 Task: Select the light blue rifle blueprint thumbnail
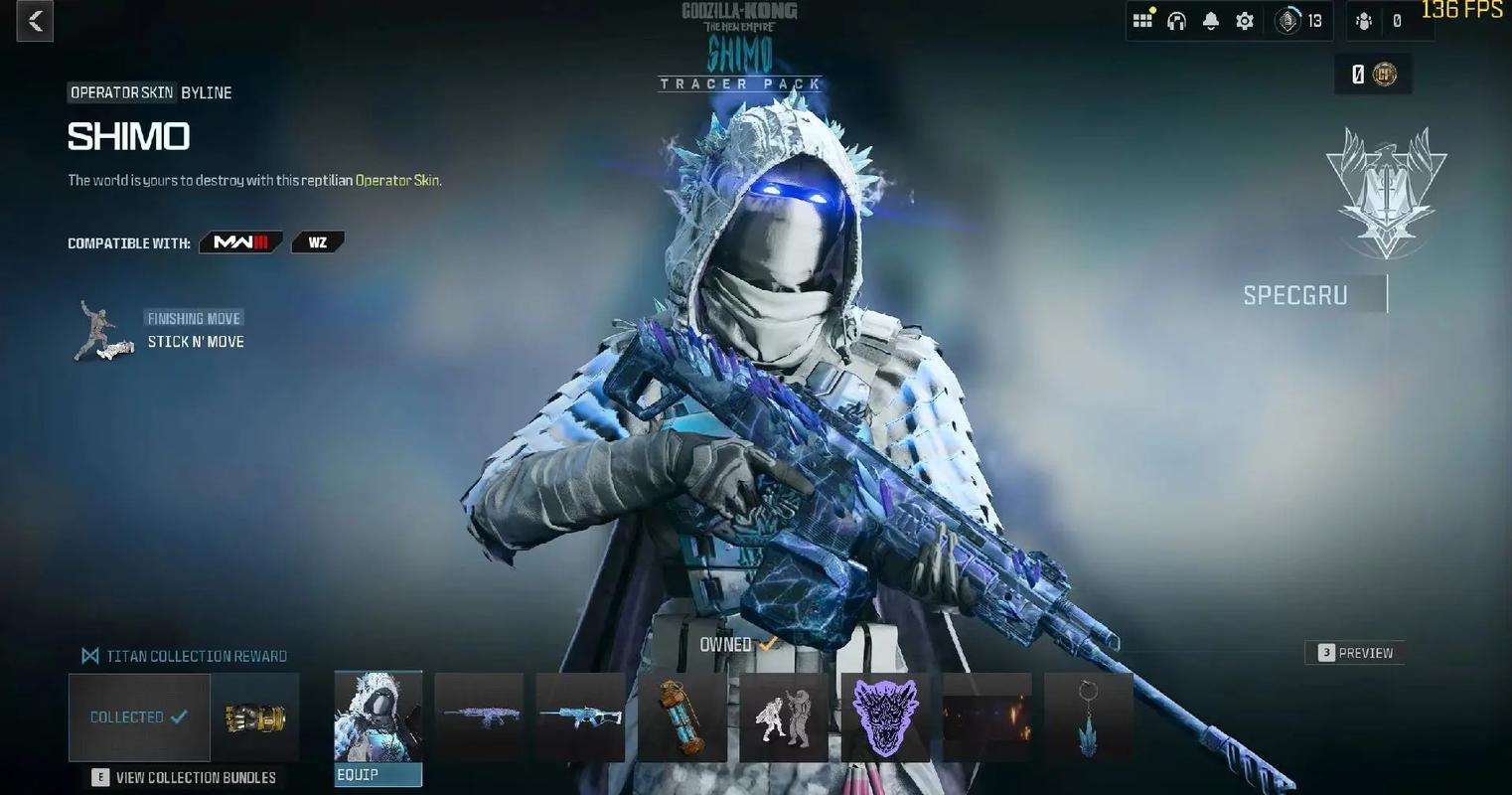click(x=580, y=717)
